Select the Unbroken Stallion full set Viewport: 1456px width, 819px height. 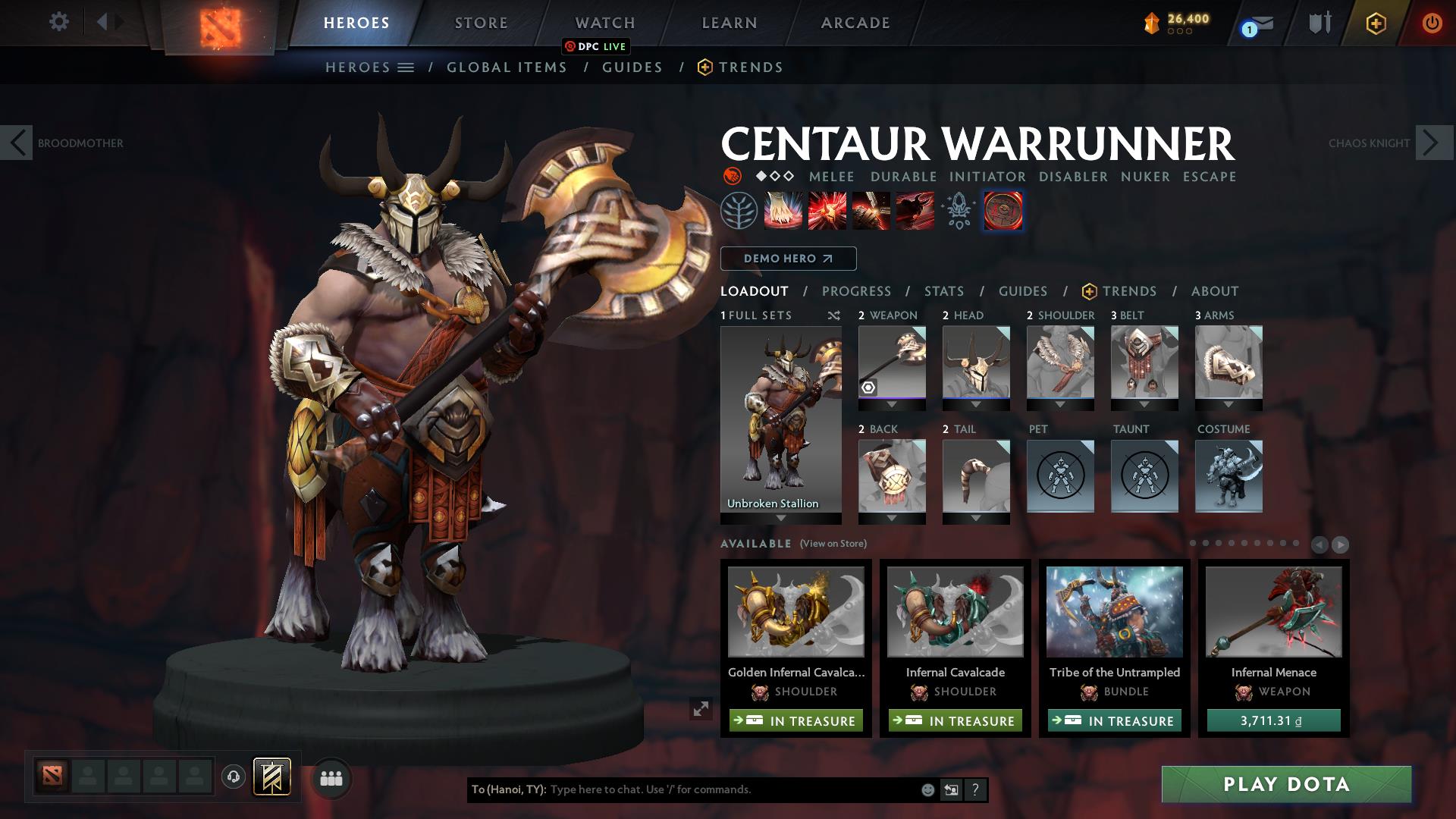(x=780, y=421)
